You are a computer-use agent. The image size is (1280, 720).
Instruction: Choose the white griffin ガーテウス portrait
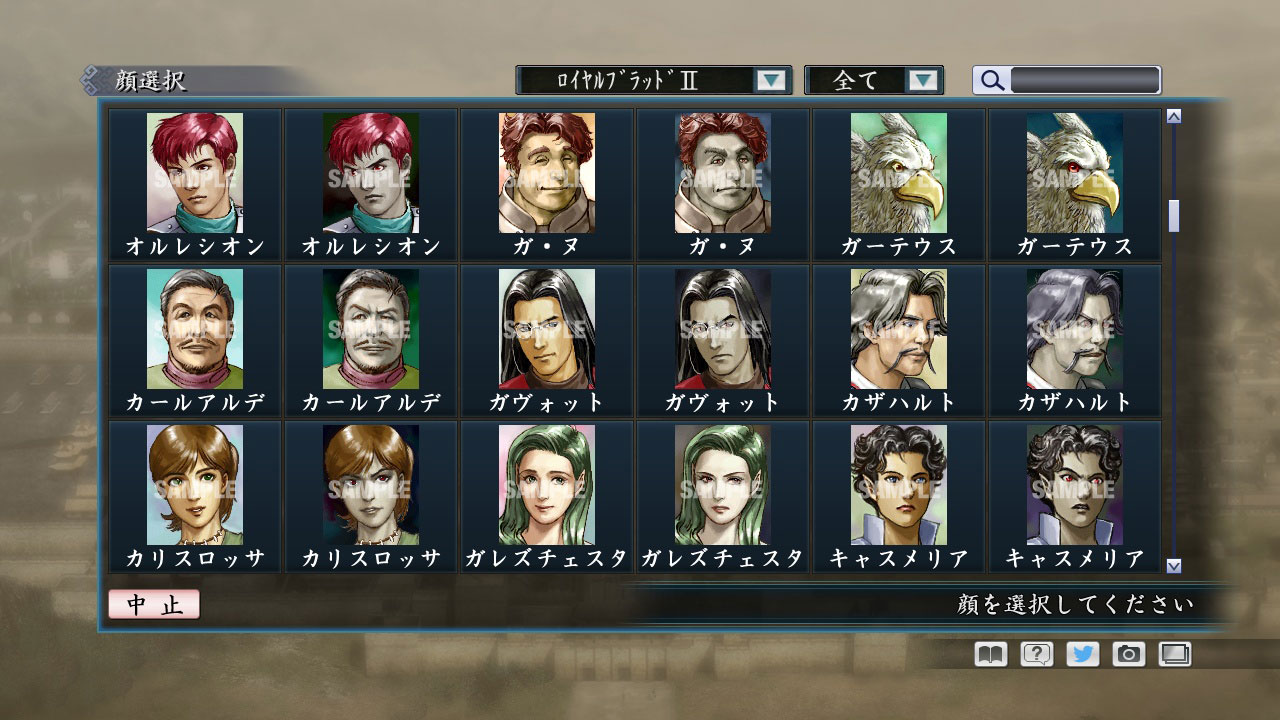click(899, 172)
